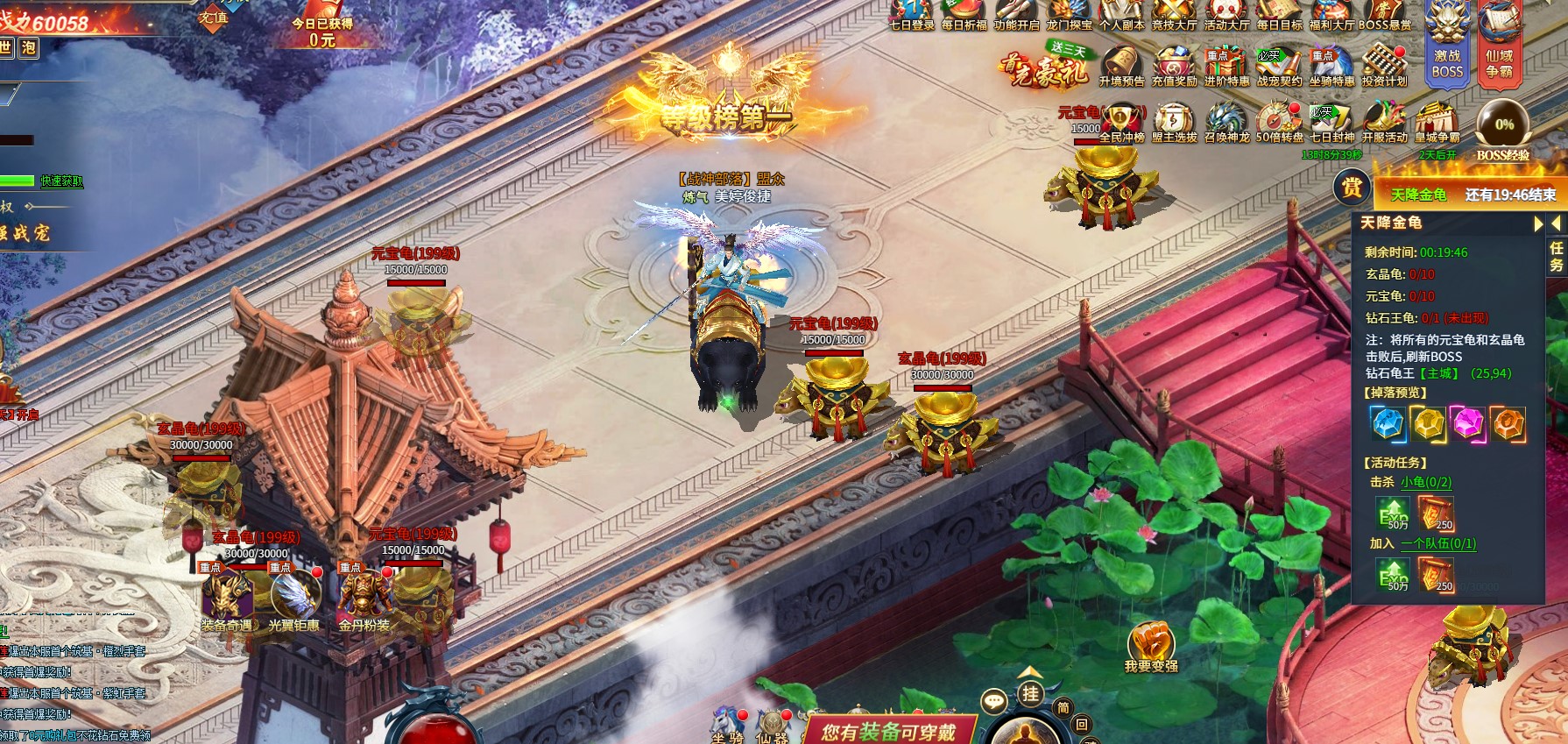Viewport: 1568px width, 744px height.
Task: Click the 赏 reward round button
Action: (1352, 187)
